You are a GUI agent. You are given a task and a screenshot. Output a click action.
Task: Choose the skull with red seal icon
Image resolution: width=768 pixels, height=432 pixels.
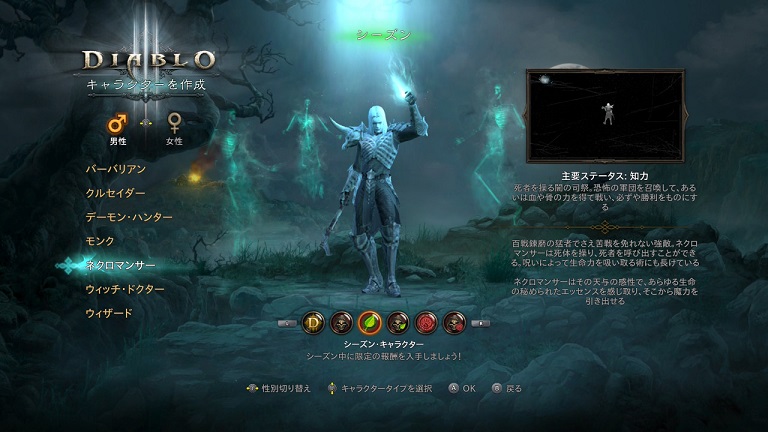tap(454, 323)
